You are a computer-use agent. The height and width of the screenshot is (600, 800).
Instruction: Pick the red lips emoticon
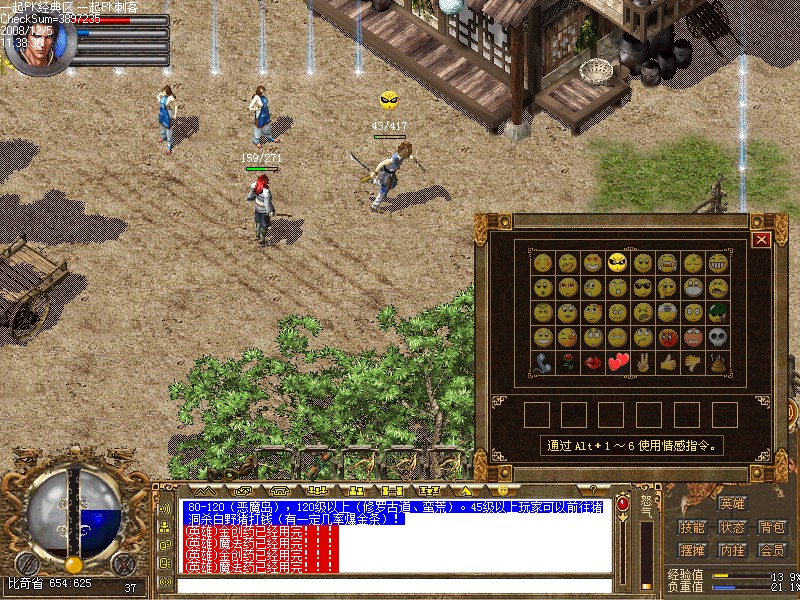[x=593, y=363]
